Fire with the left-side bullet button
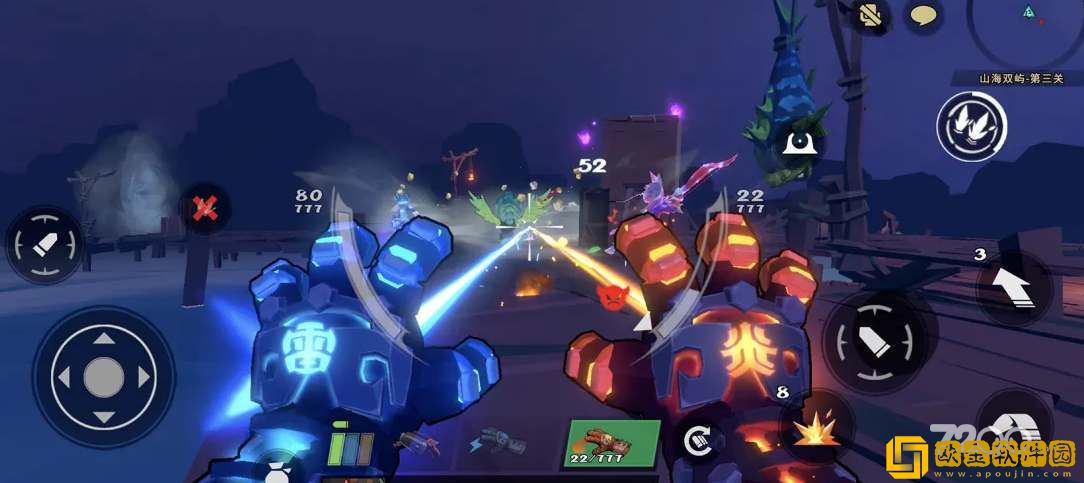Viewport: 1084px width, 483px height. pyautogui.click(x=45, y=245)
